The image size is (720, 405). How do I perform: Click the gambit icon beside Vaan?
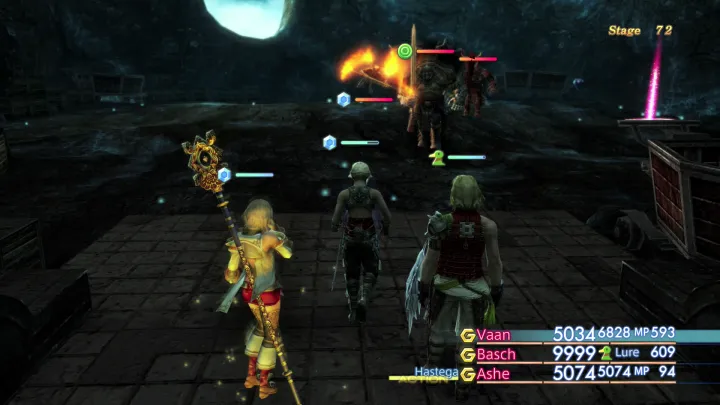467,334
